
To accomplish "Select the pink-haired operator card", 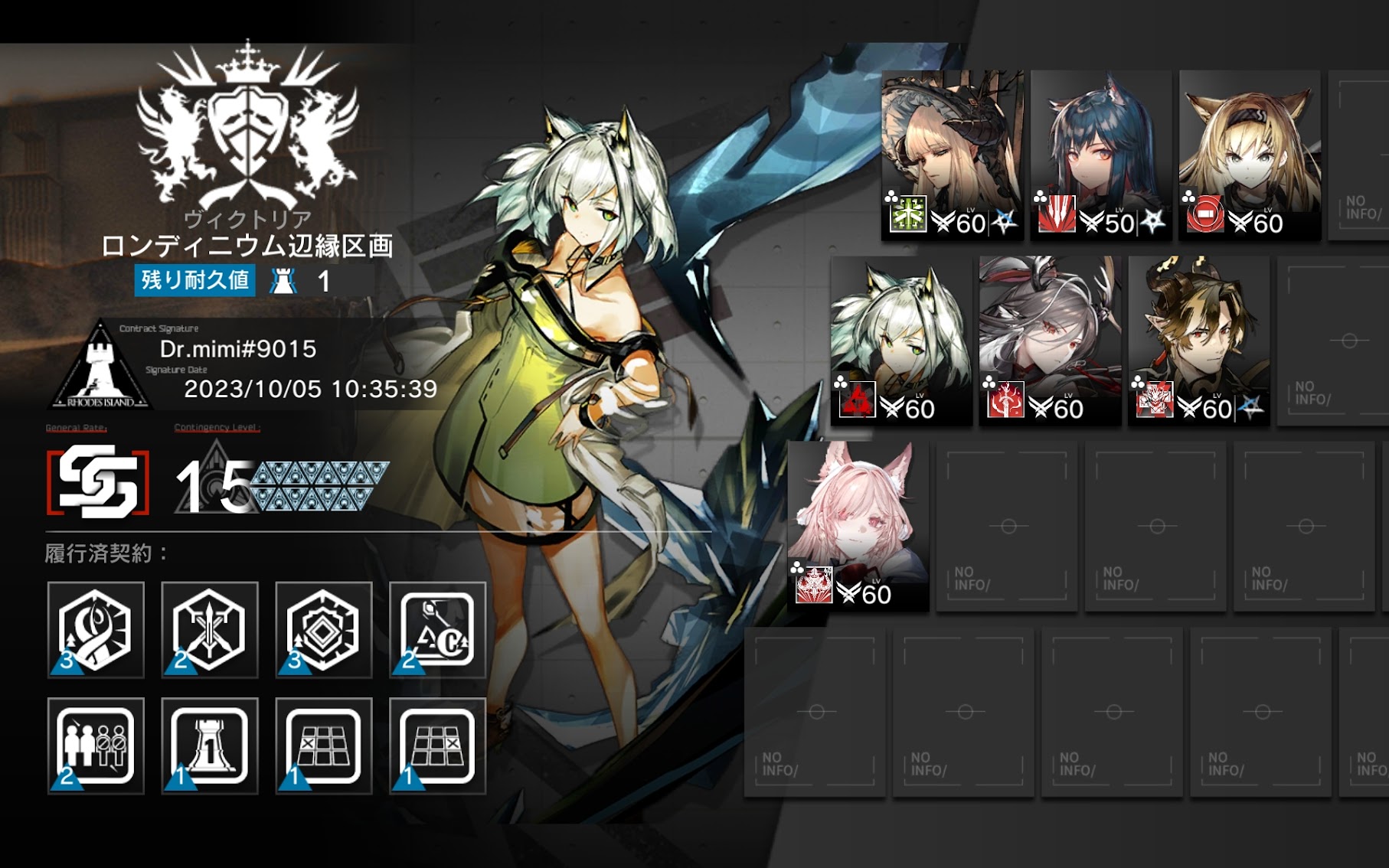I will point(858,525).
